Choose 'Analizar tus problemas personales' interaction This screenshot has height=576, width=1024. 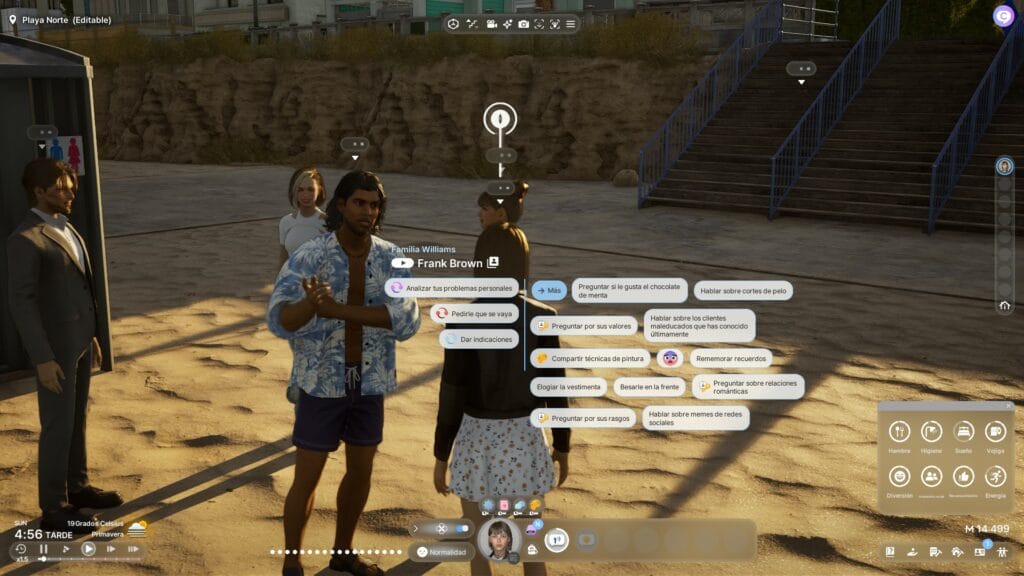click(x=452, y=288)
